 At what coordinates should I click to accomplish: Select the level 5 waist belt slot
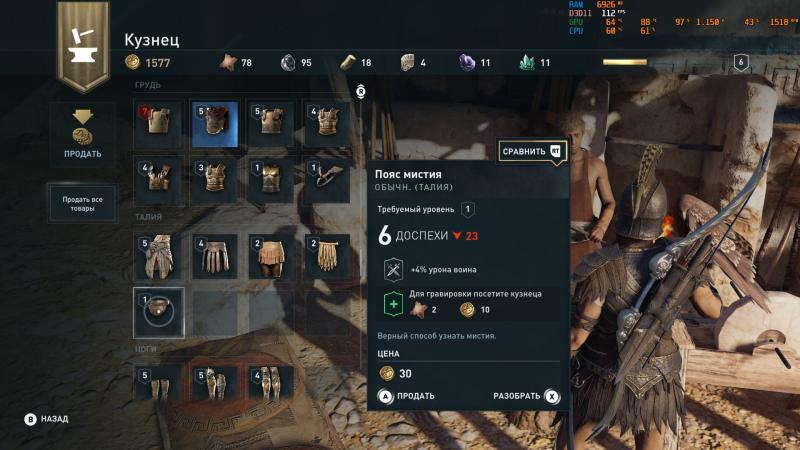click(158, 257)
